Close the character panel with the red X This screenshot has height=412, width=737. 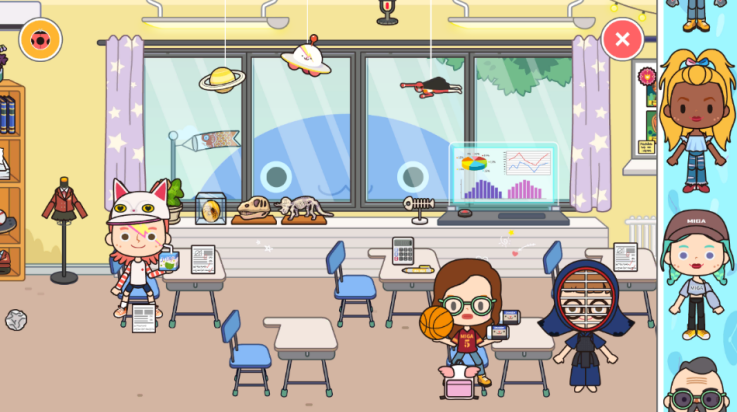pos(622,40)
